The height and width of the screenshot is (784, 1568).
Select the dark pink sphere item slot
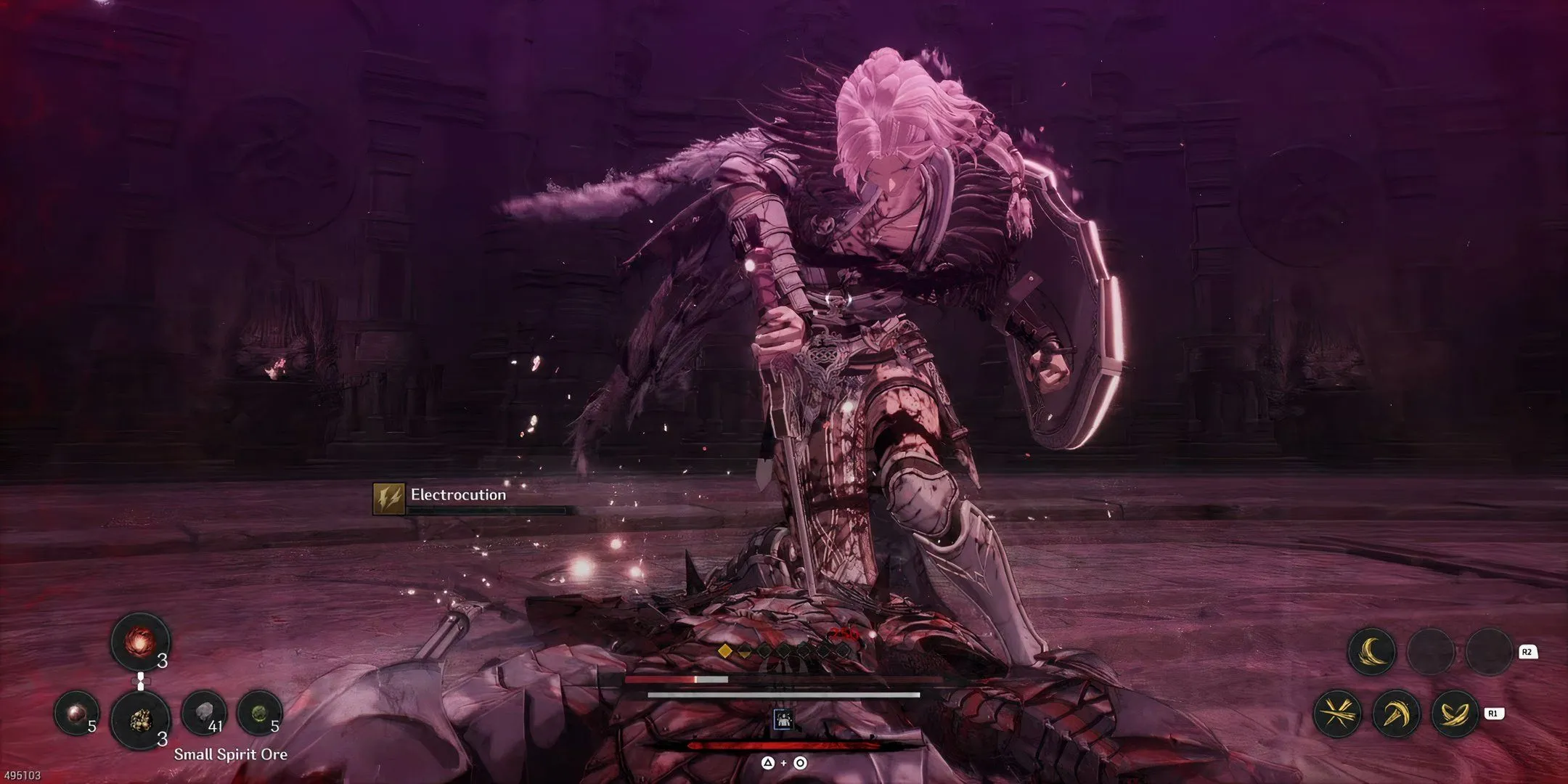pos(77,714)
